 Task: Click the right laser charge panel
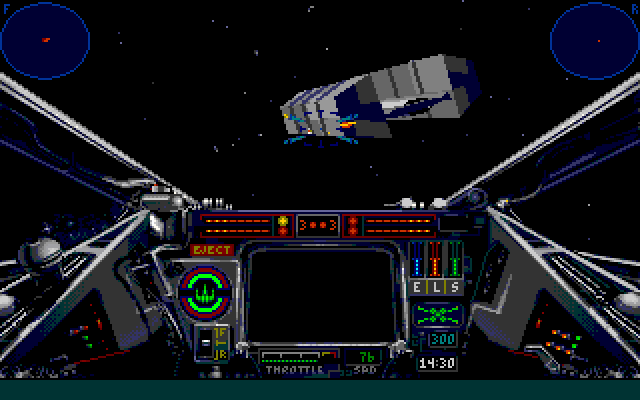400,224
